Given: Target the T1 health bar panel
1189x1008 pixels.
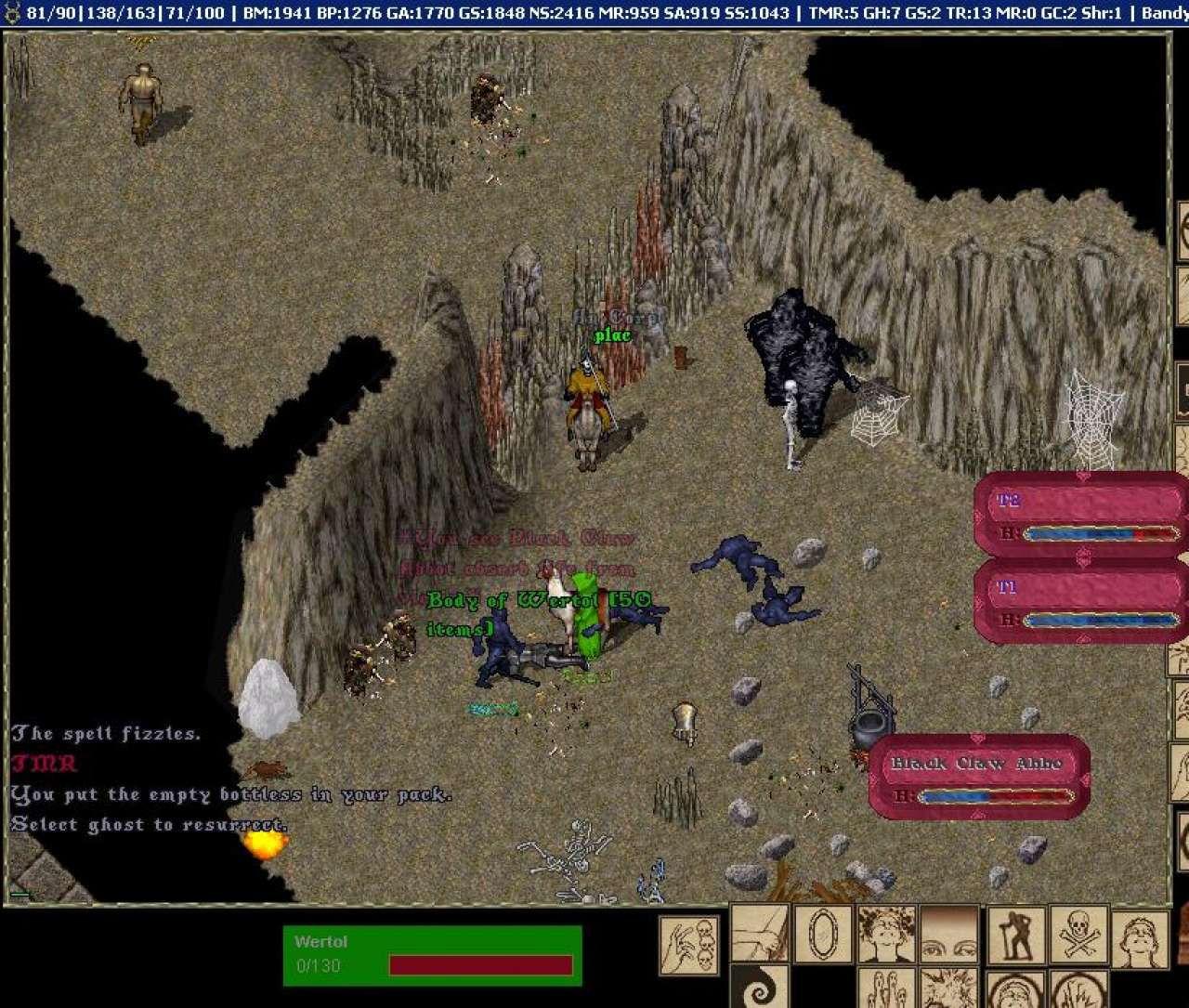Looking at the screenshot, I should click(x=1081, y=602).
